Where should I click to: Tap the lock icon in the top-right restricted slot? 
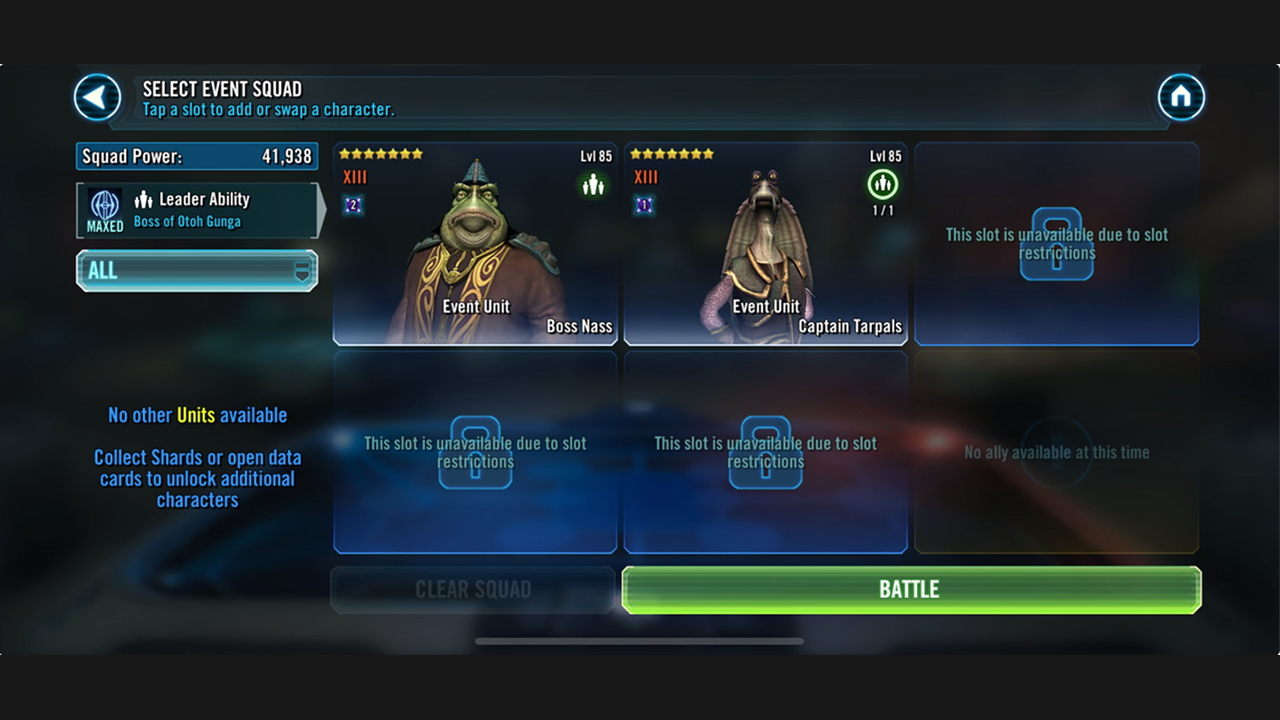click(1056, 245)
